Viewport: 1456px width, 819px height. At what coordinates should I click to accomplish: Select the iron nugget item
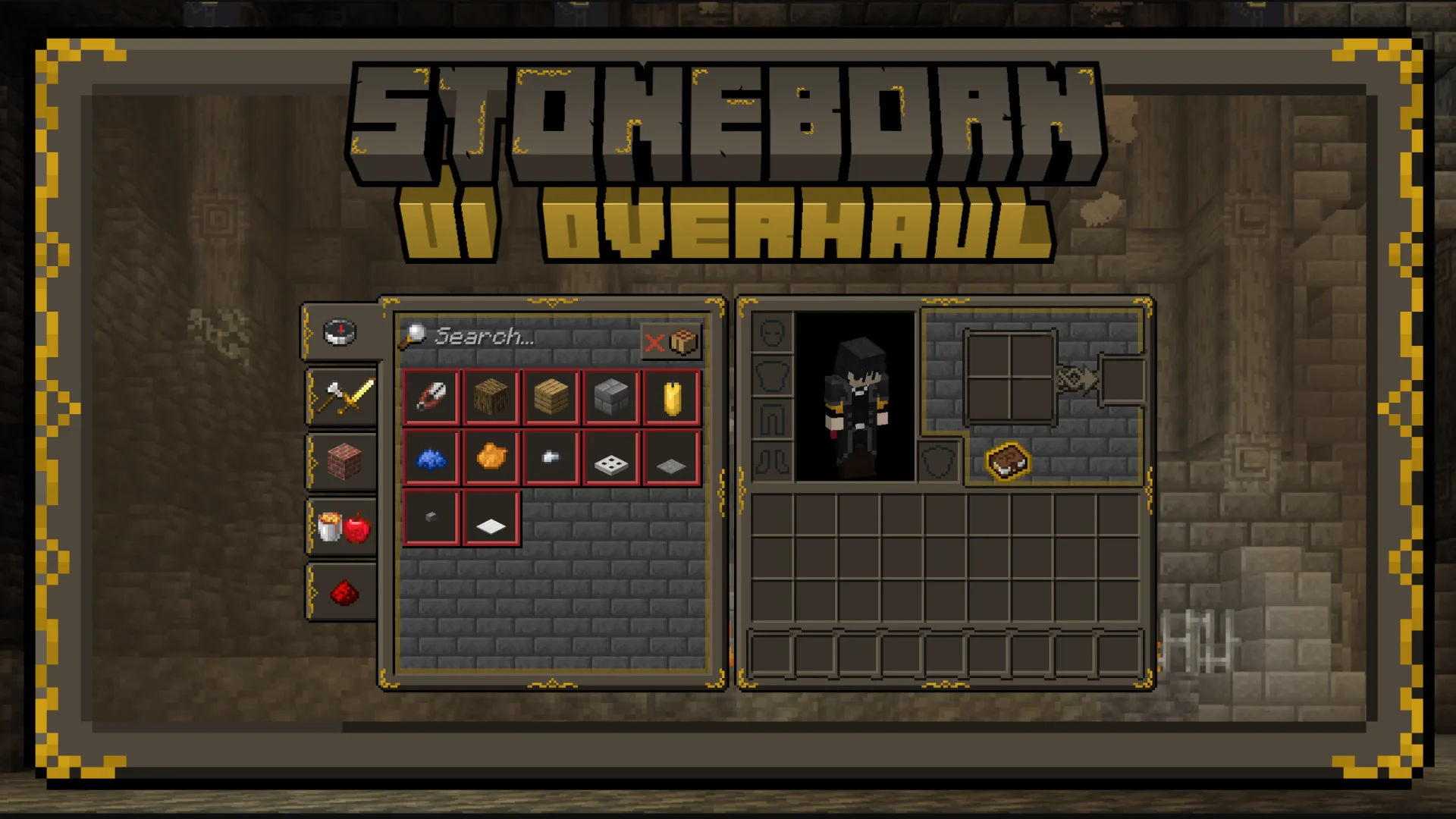coord(551,456)
